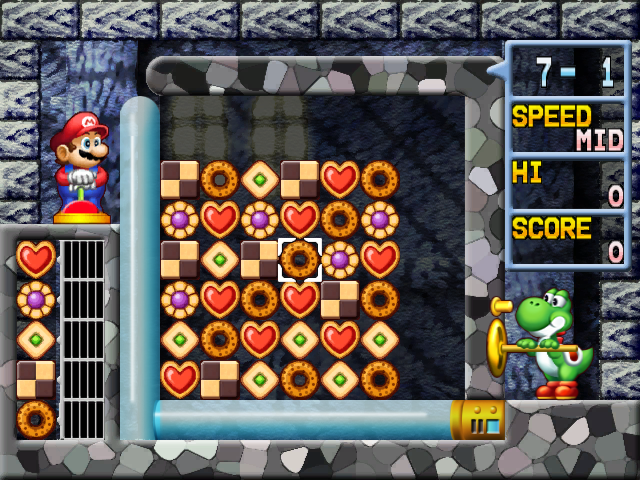Screen dimensions: 640x480
Task: Choose the green diamond cookie in the tally panel
Action: point(36,339)
